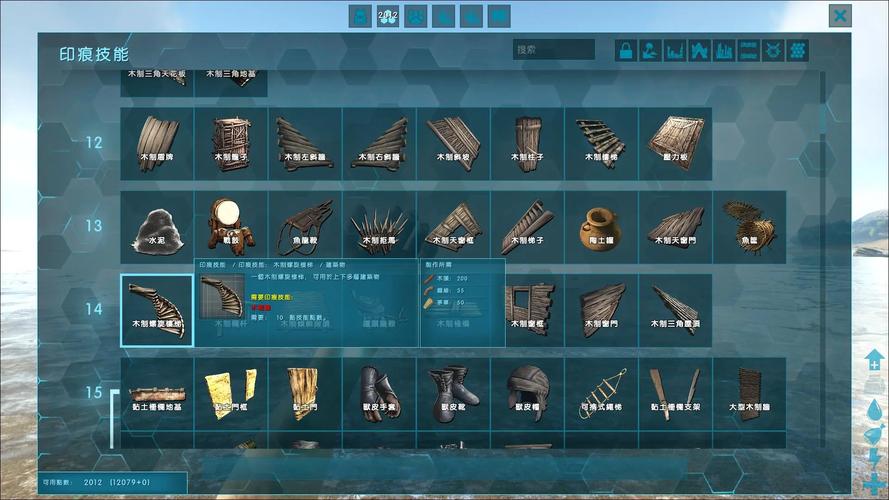Viewport: 889px width, 500px height.
Task: Switch to the paw print tab
Action: pos(415,15)
